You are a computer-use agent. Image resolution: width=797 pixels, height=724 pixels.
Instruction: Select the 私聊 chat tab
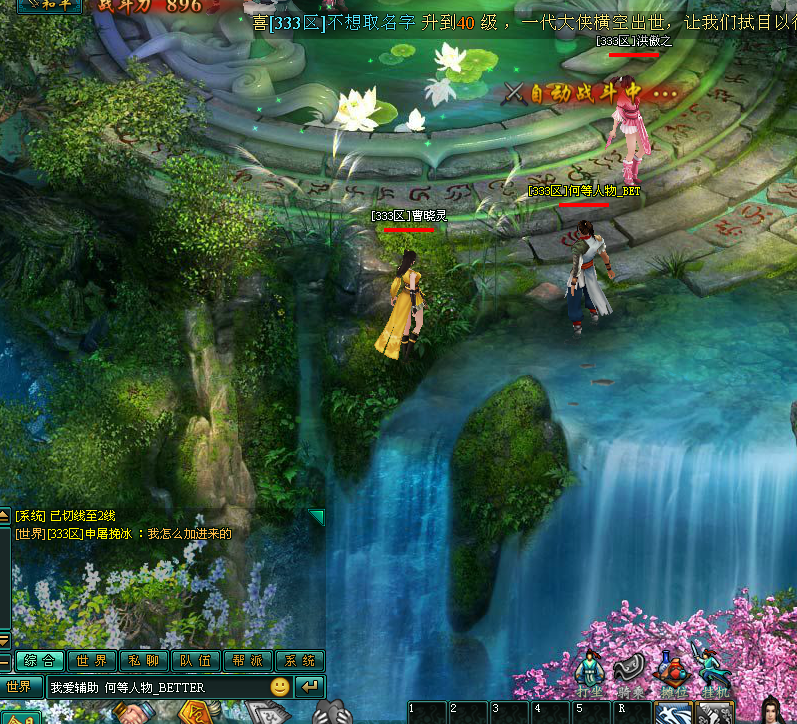[x=143, y=660]
